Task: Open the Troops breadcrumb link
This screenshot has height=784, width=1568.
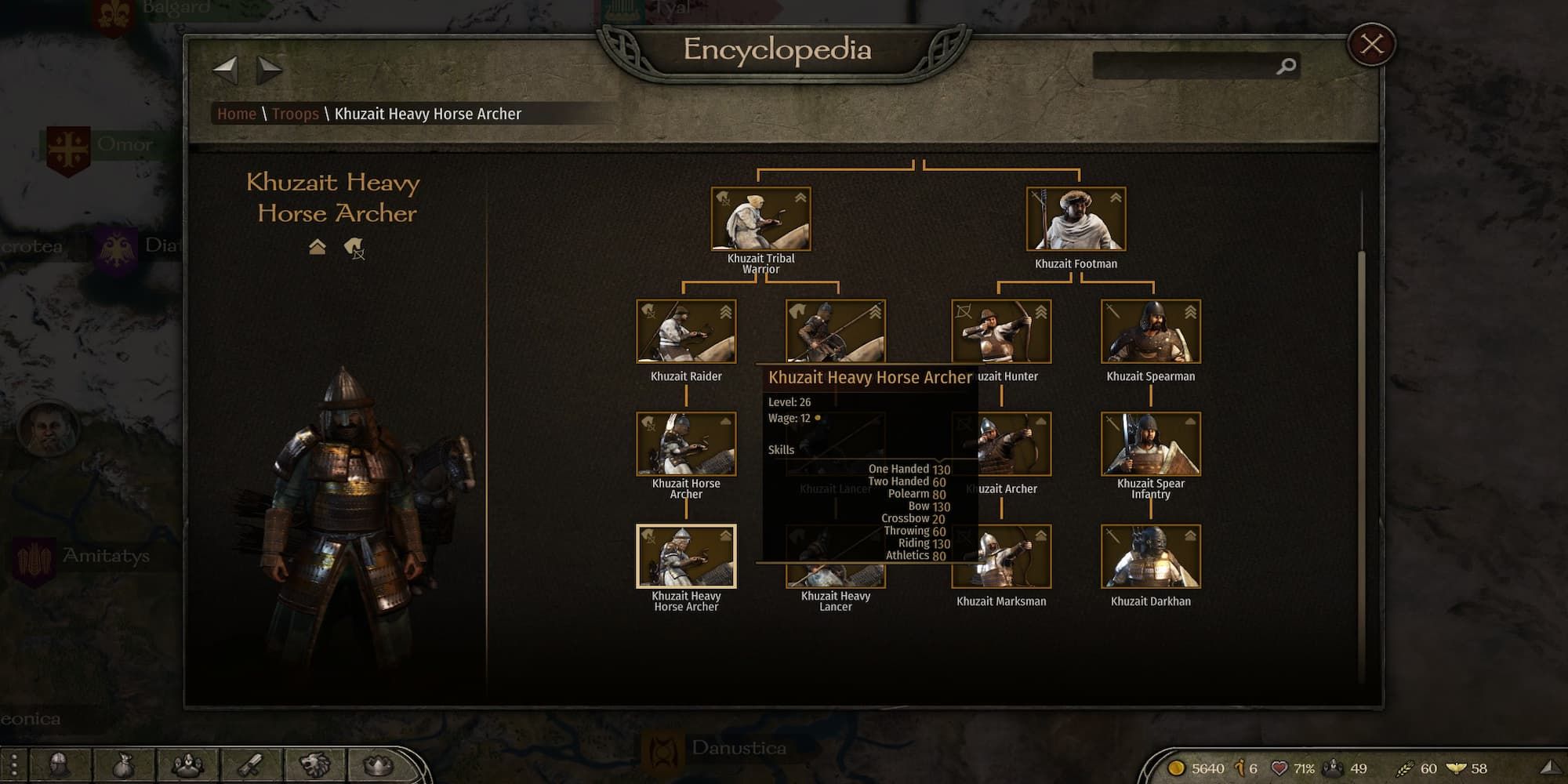Action: point(296,114)
